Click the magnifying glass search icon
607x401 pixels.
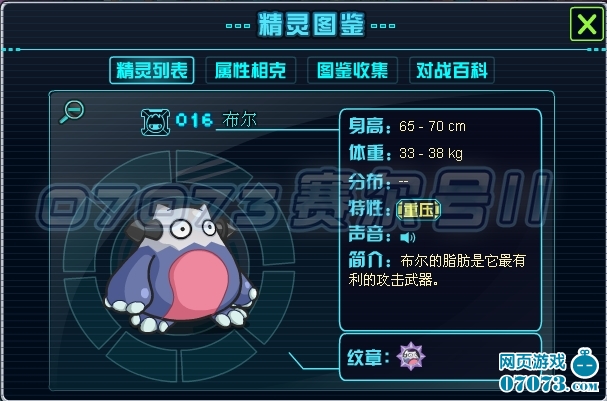click(x=72, y=111)
